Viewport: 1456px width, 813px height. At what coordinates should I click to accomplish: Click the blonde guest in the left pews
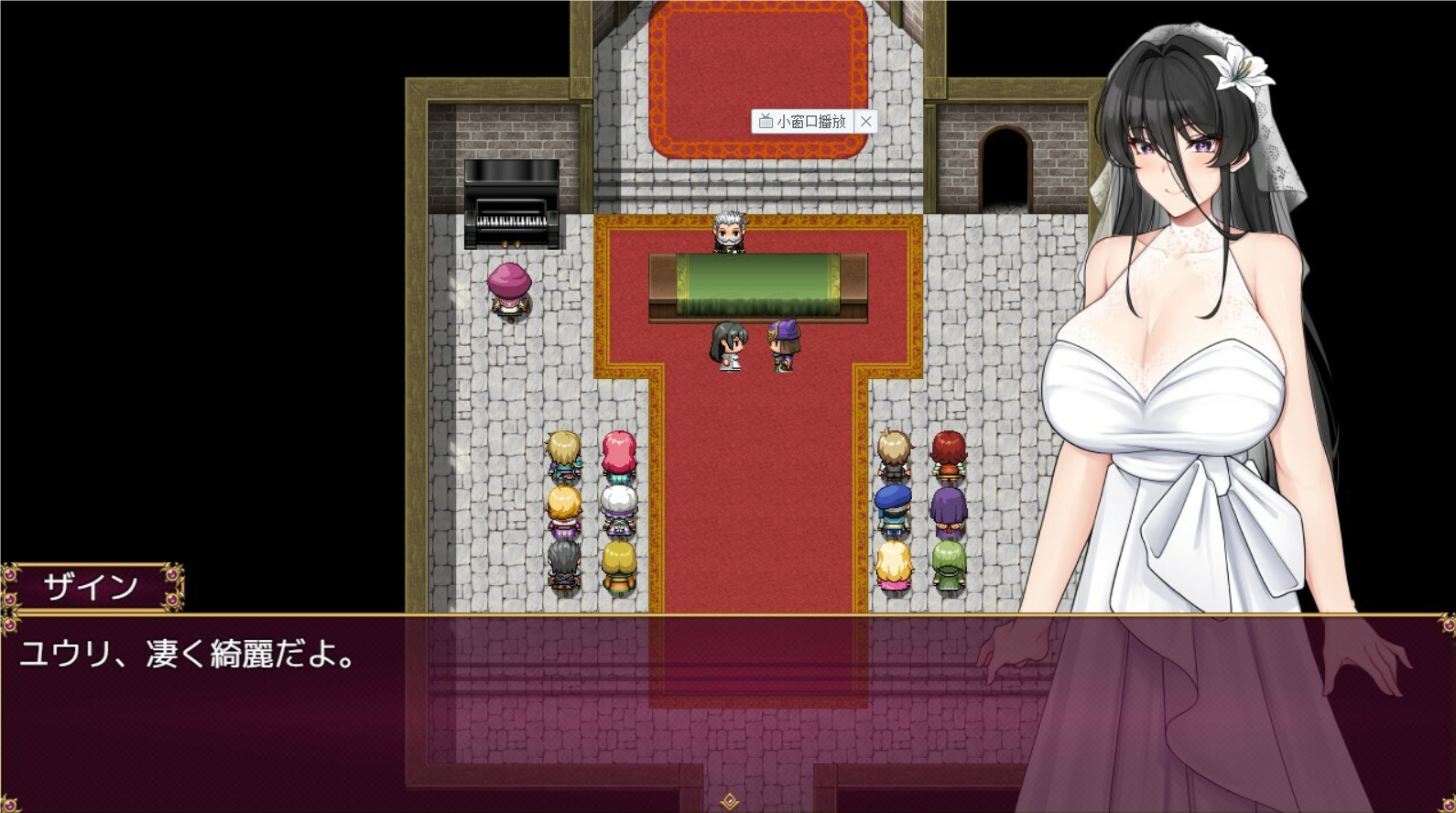coord(563,453)
